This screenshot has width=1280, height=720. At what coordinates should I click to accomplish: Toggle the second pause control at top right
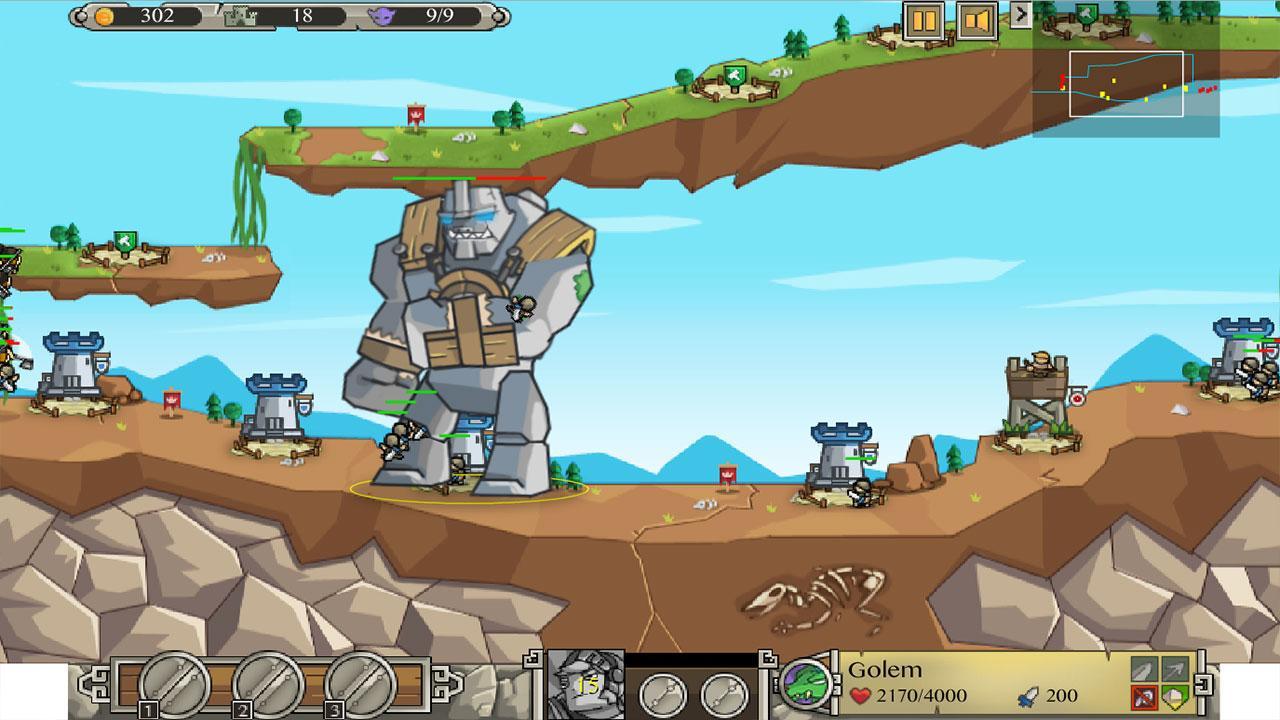tap(977, 19)
